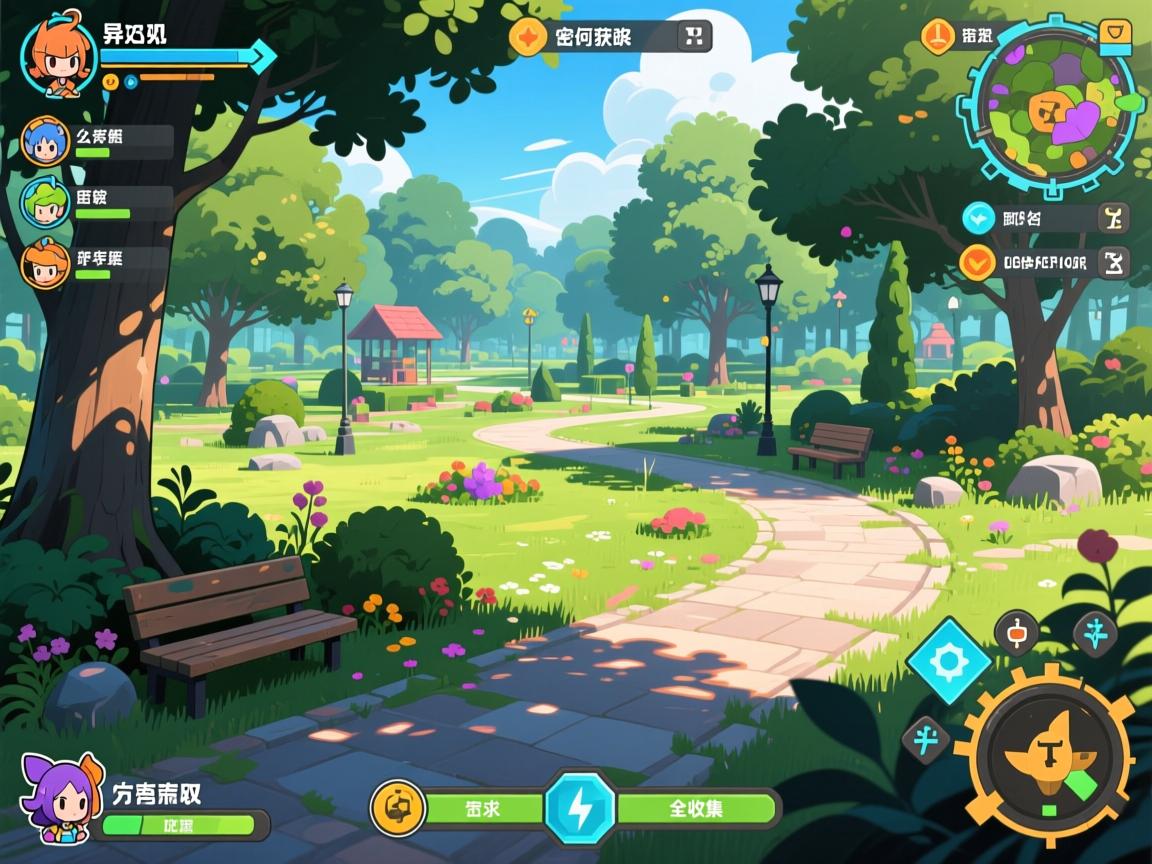Select the blue-haired party member portrait

click(45, 141)
